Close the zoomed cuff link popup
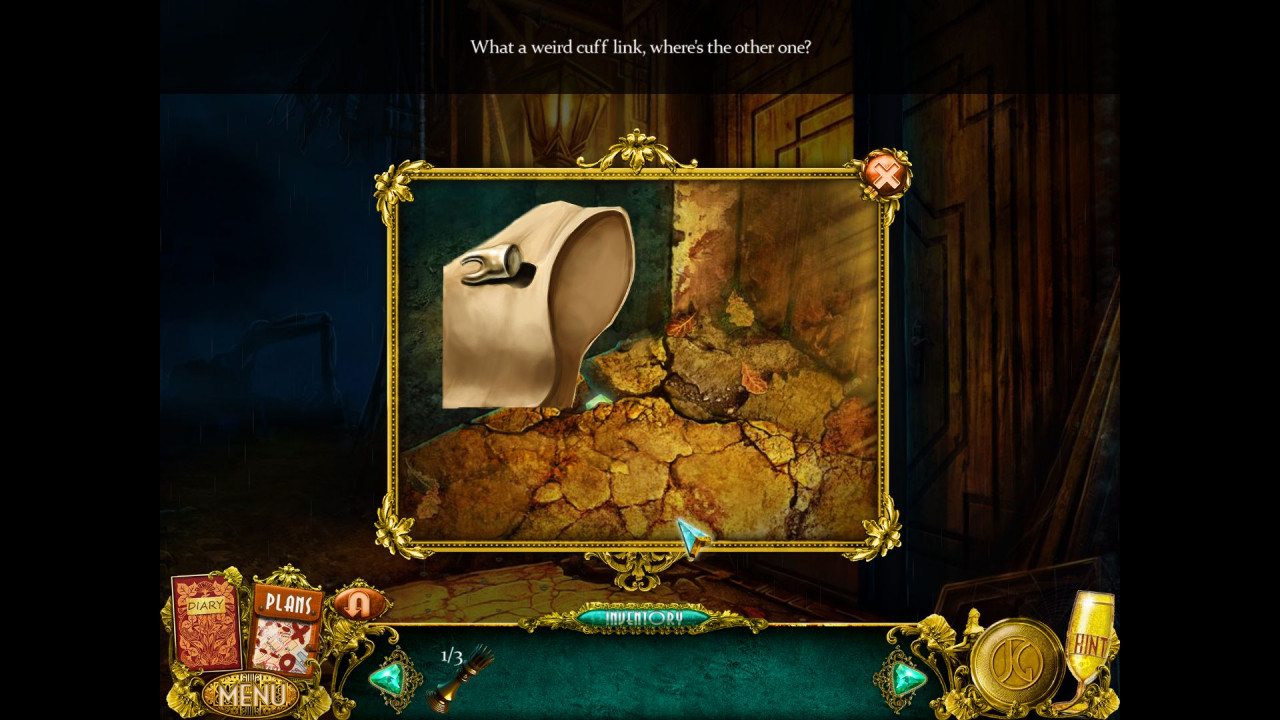1280x720 pixels. pyautogui.click(x=885, y=176)
